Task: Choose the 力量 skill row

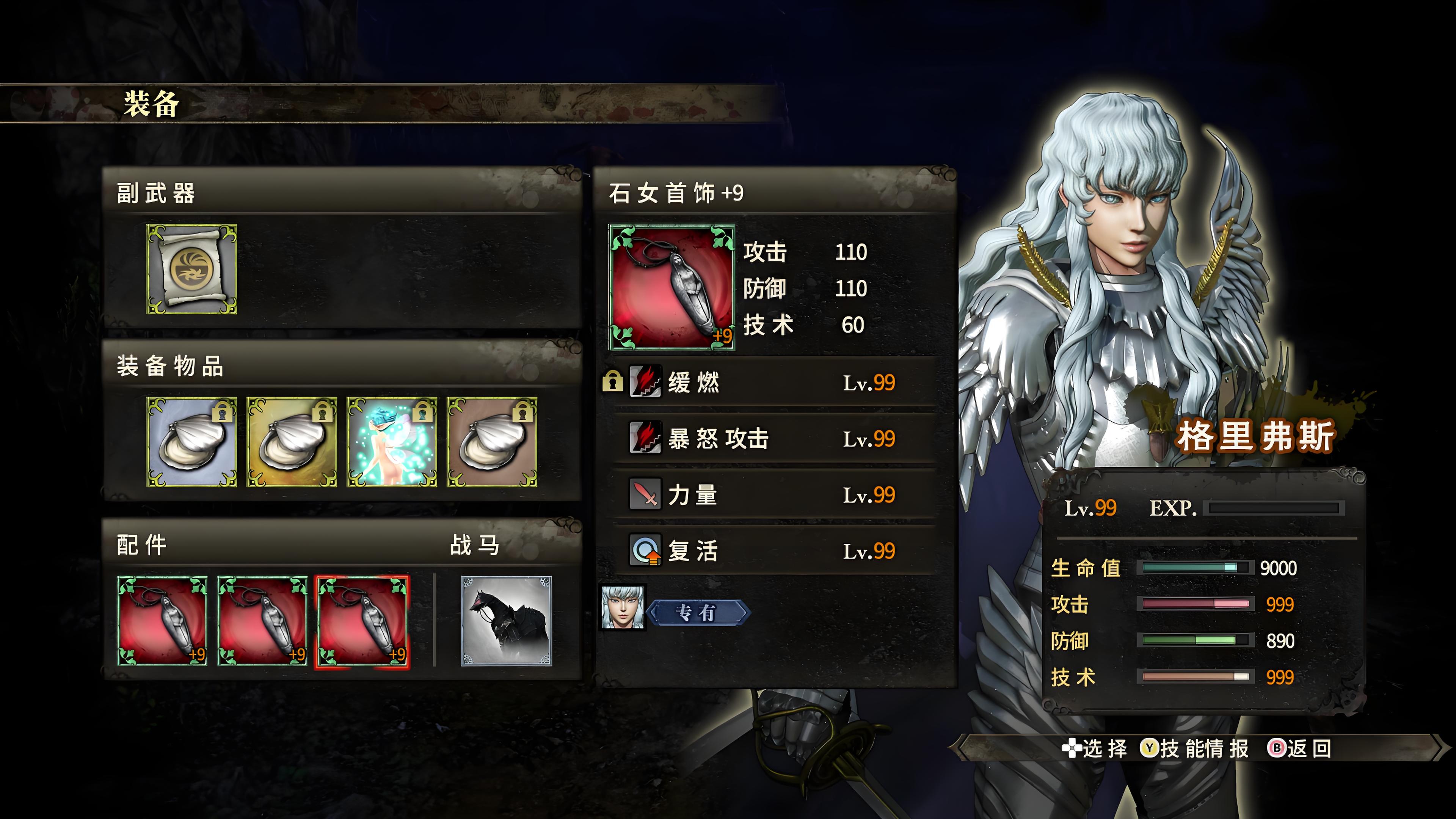Action: pyautogui.click(x=774, y=495)
